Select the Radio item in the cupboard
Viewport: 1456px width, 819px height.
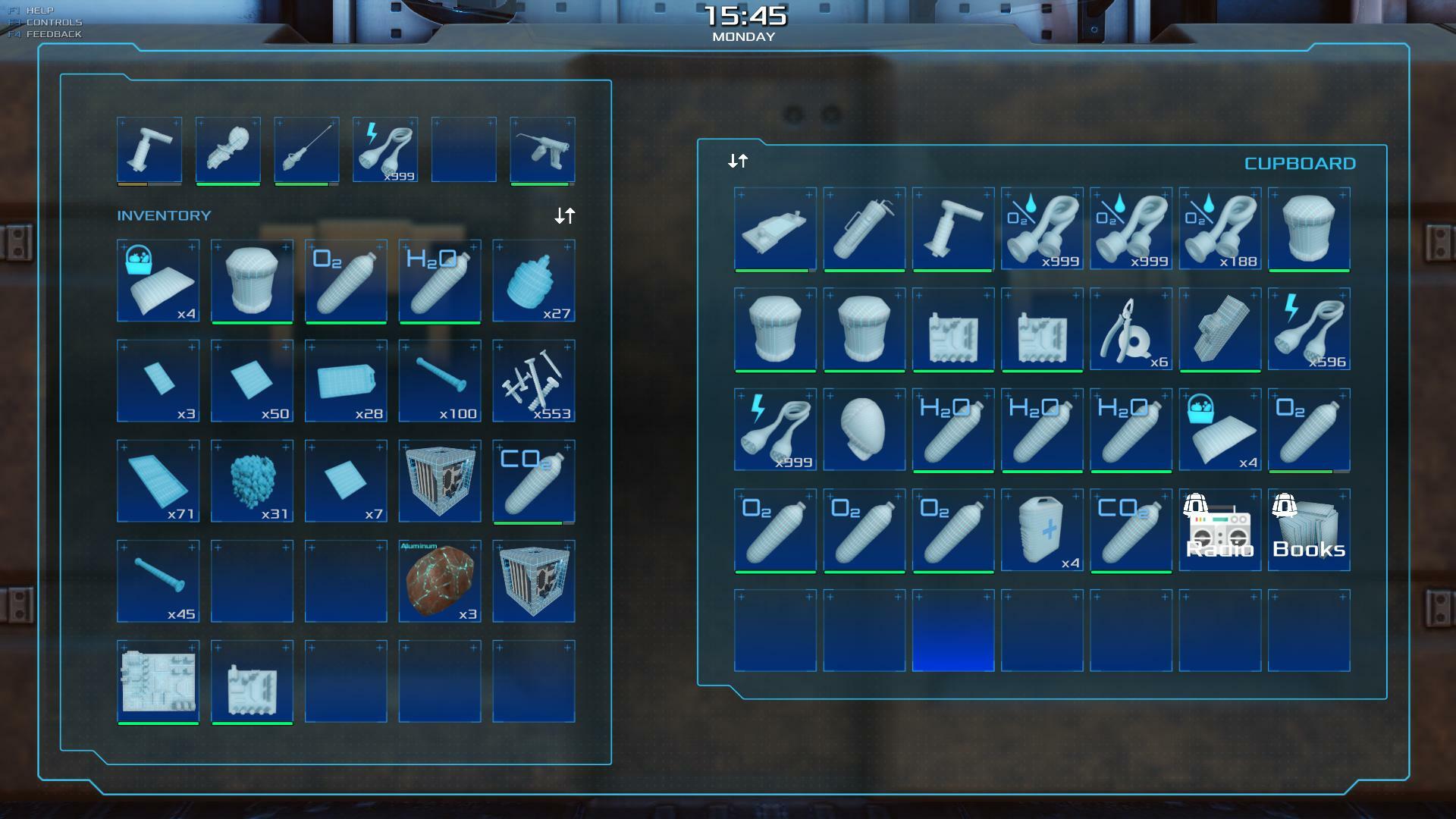point(1219,530)
